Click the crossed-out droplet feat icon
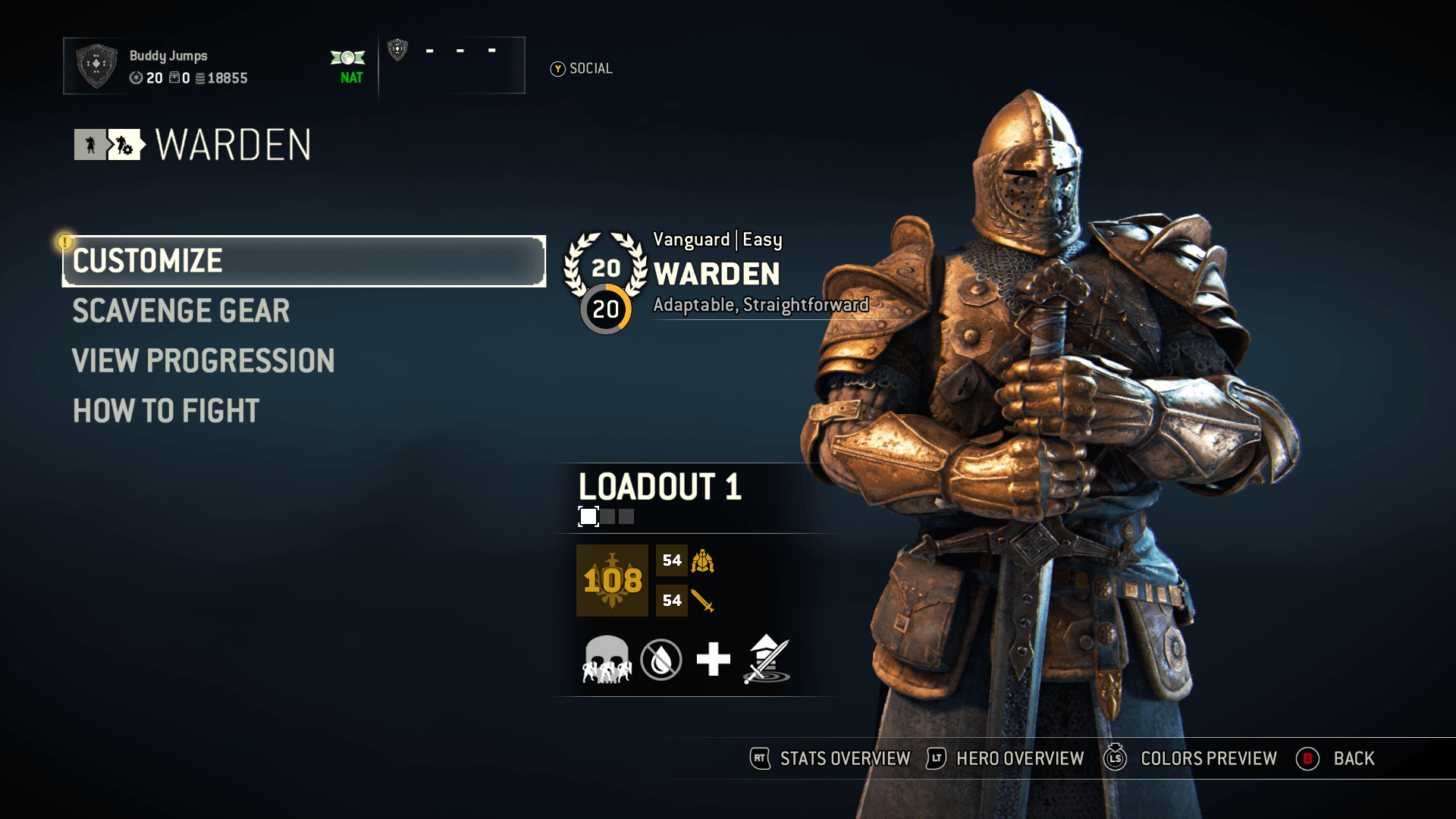The height and width of the screenshot is (819, 1456). click(x=661, y=660)
